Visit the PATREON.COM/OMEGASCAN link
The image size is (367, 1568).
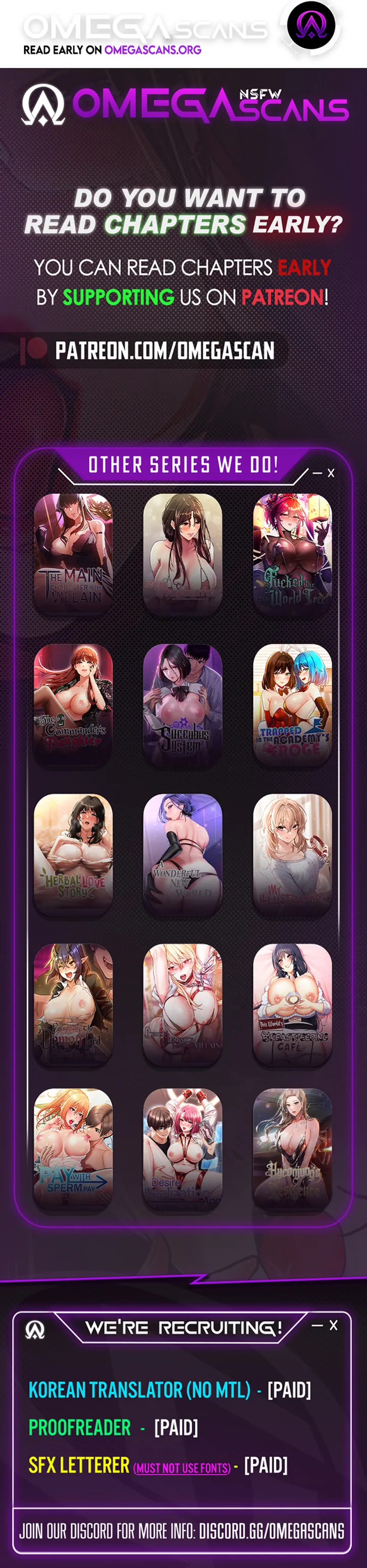pyautogui.click(x=164, y=351)
